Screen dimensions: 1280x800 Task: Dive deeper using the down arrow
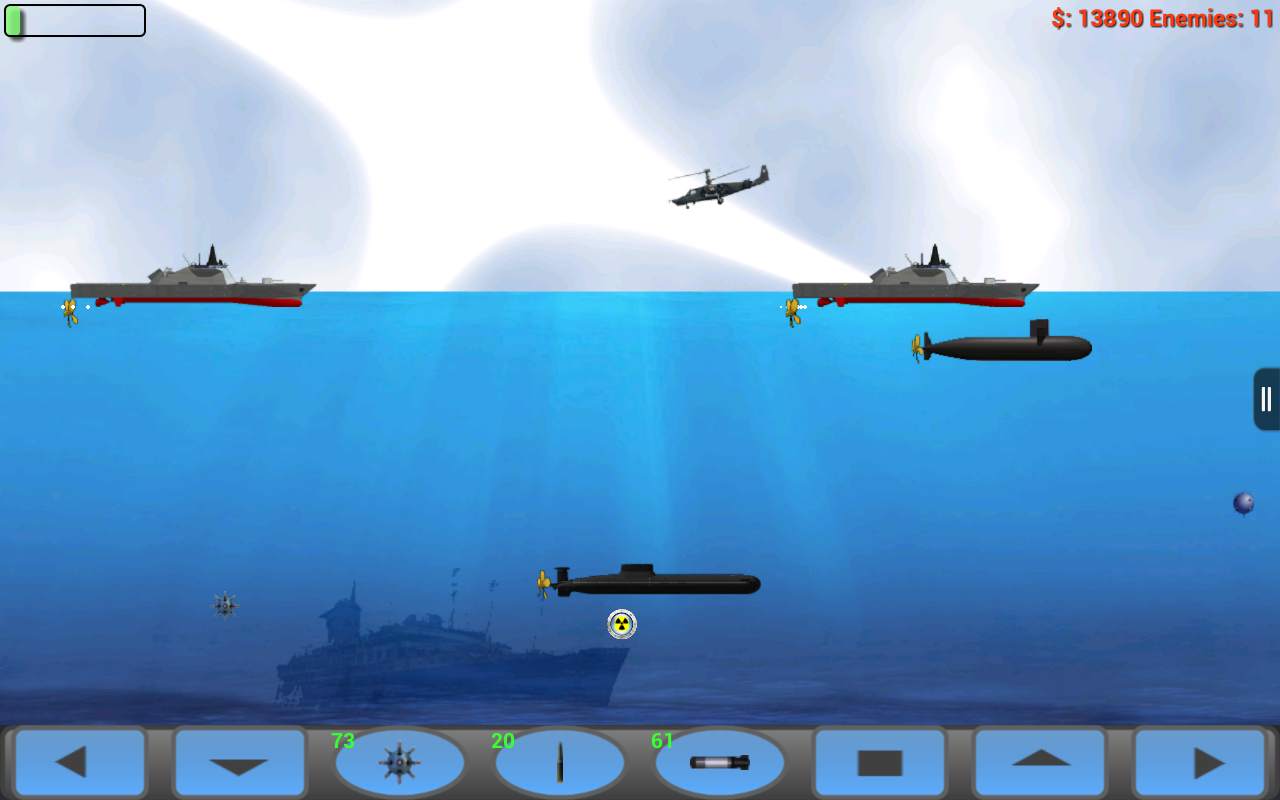(x=239, y=763)
